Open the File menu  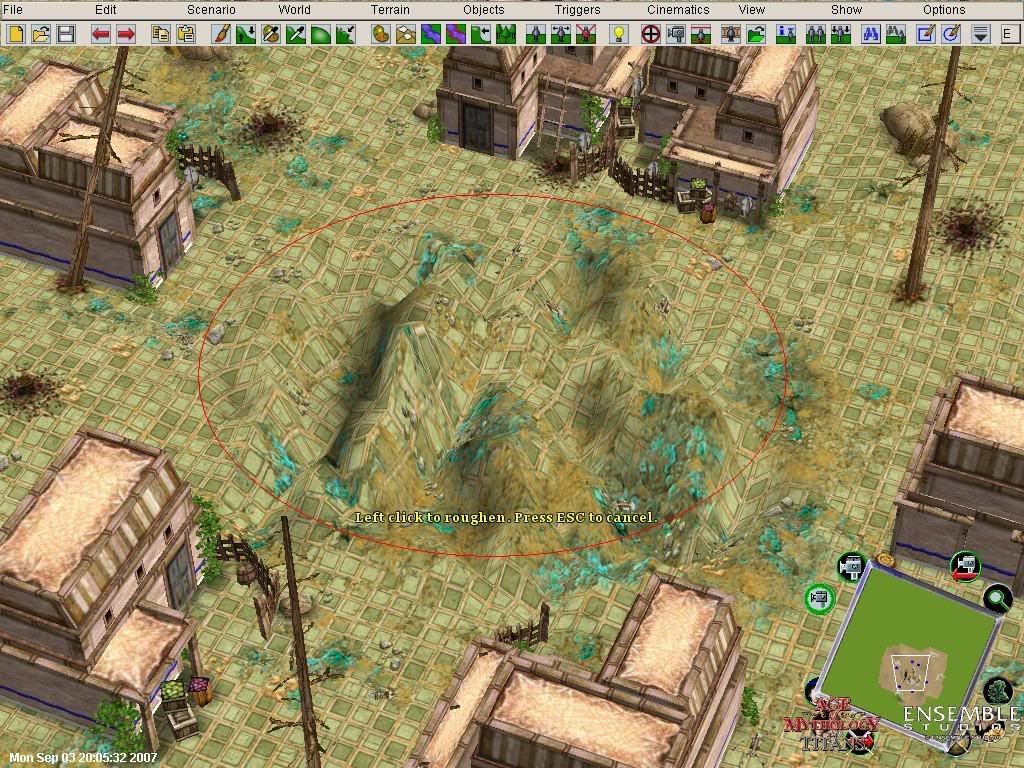pyautogui.click(x=13, y=10)
